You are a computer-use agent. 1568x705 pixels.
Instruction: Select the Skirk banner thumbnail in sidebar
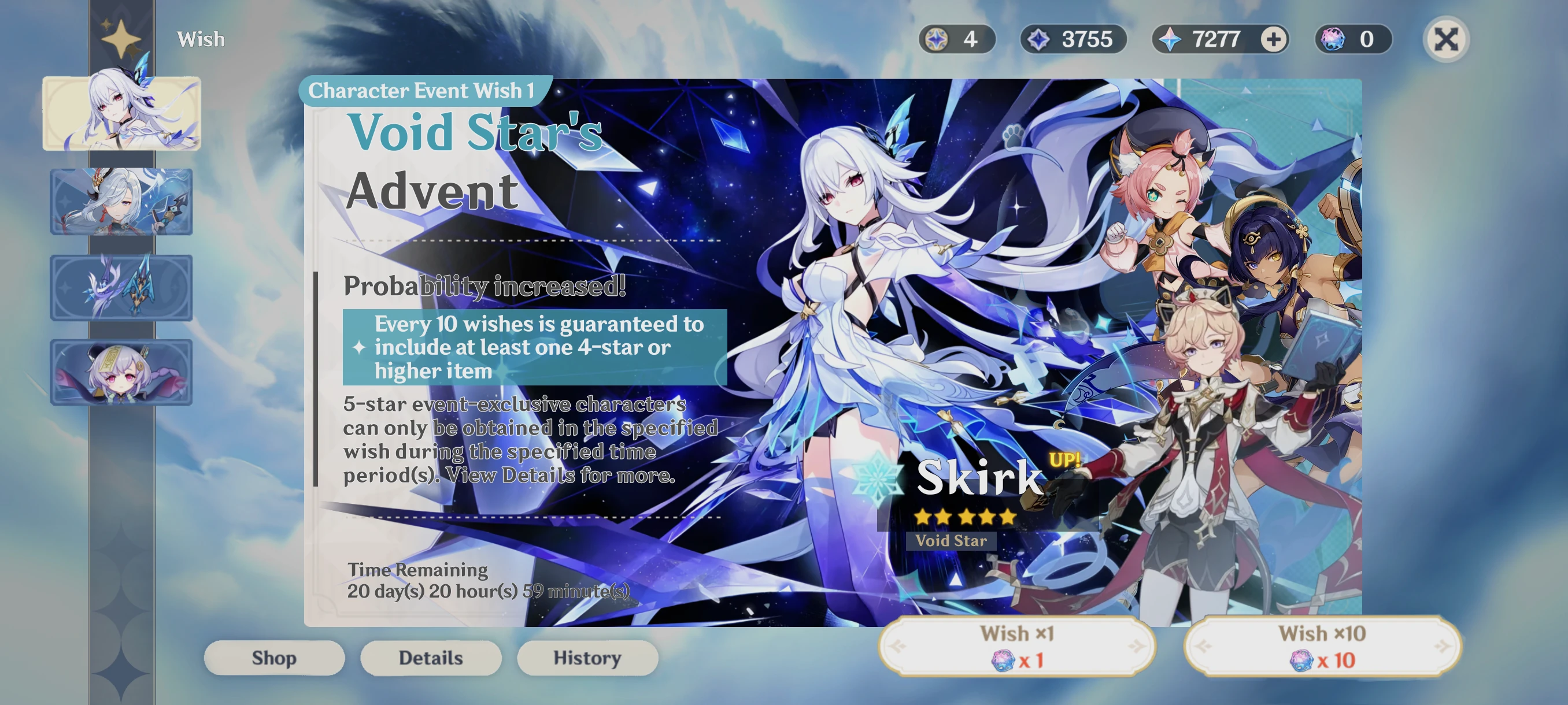click(x=122, y=113)
